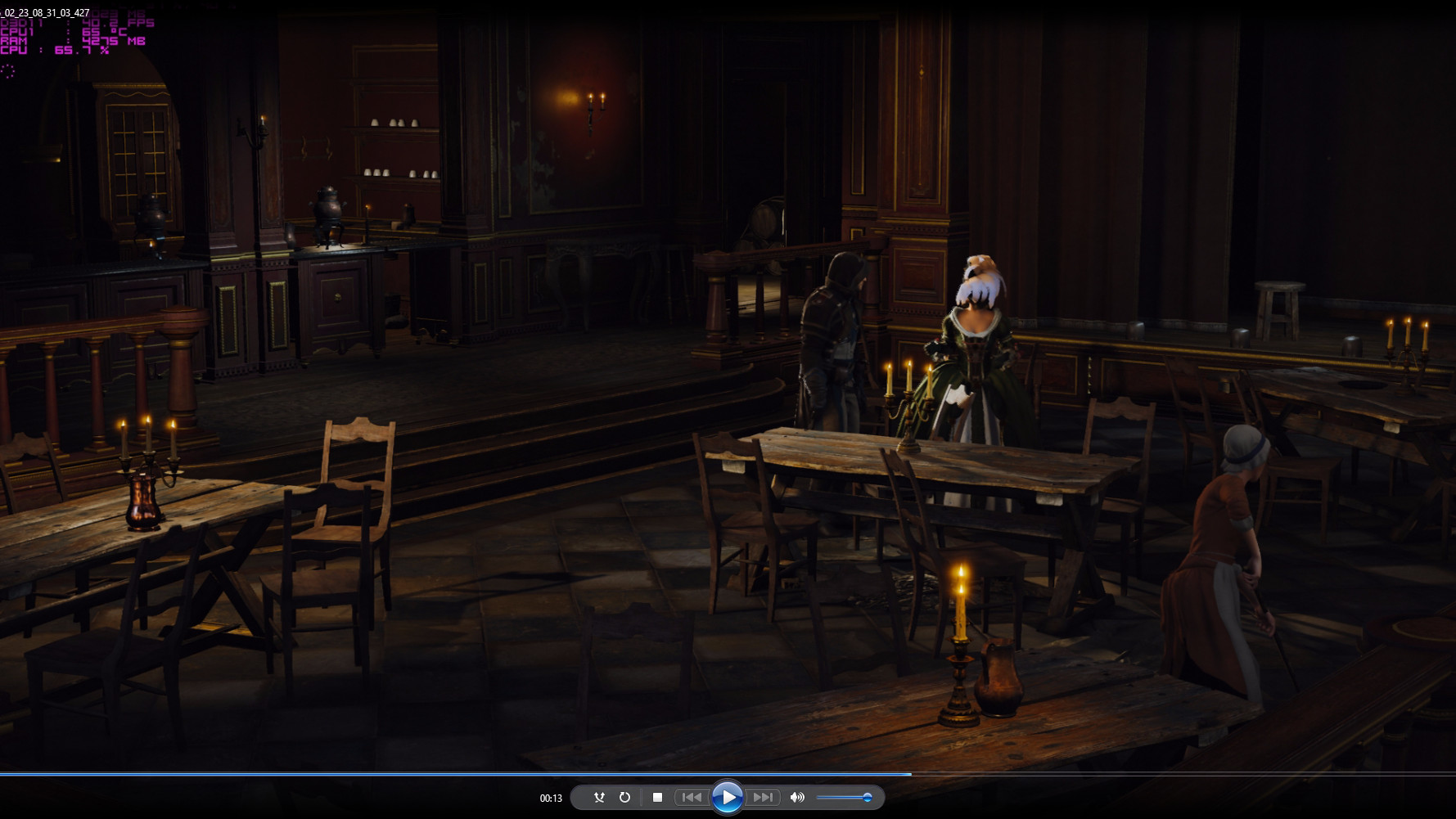Mute the media player's speaker icon
The image size is (1456, 819).
click(797, 797)
